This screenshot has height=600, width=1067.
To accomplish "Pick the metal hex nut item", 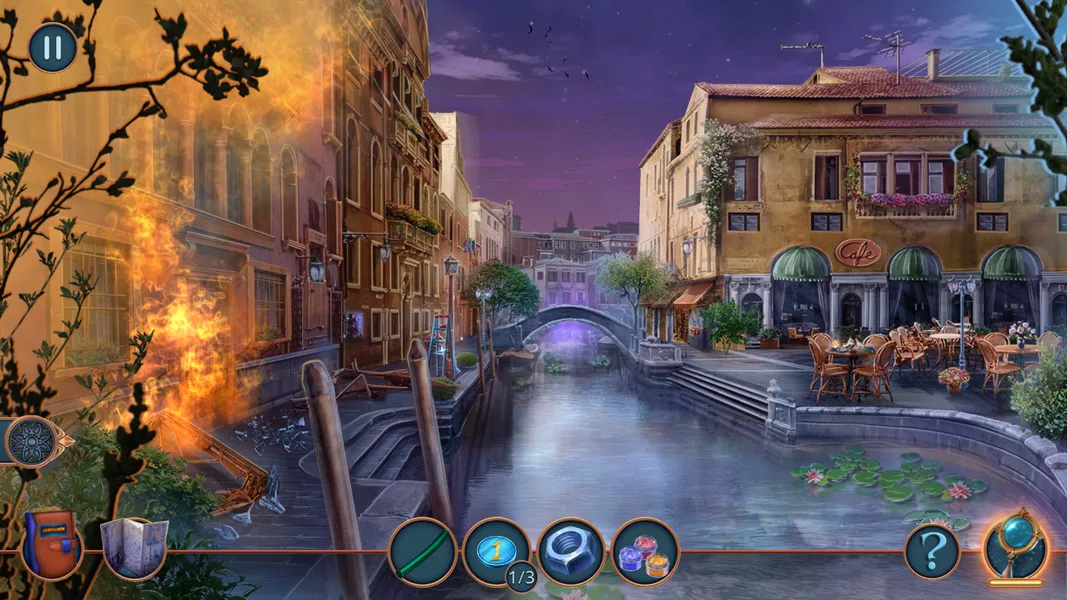I will 571,552.
